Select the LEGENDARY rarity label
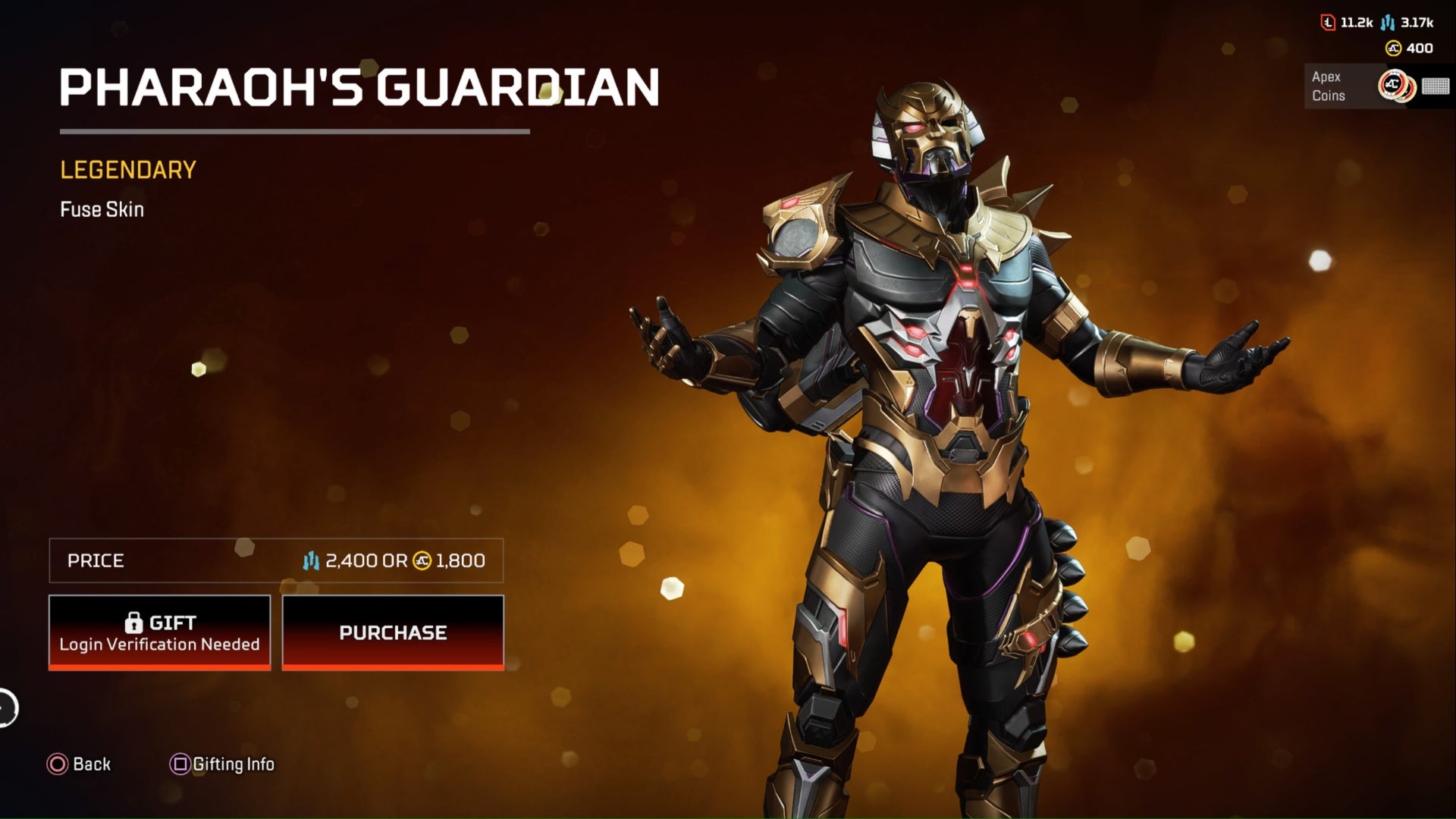 pos(128,170)
